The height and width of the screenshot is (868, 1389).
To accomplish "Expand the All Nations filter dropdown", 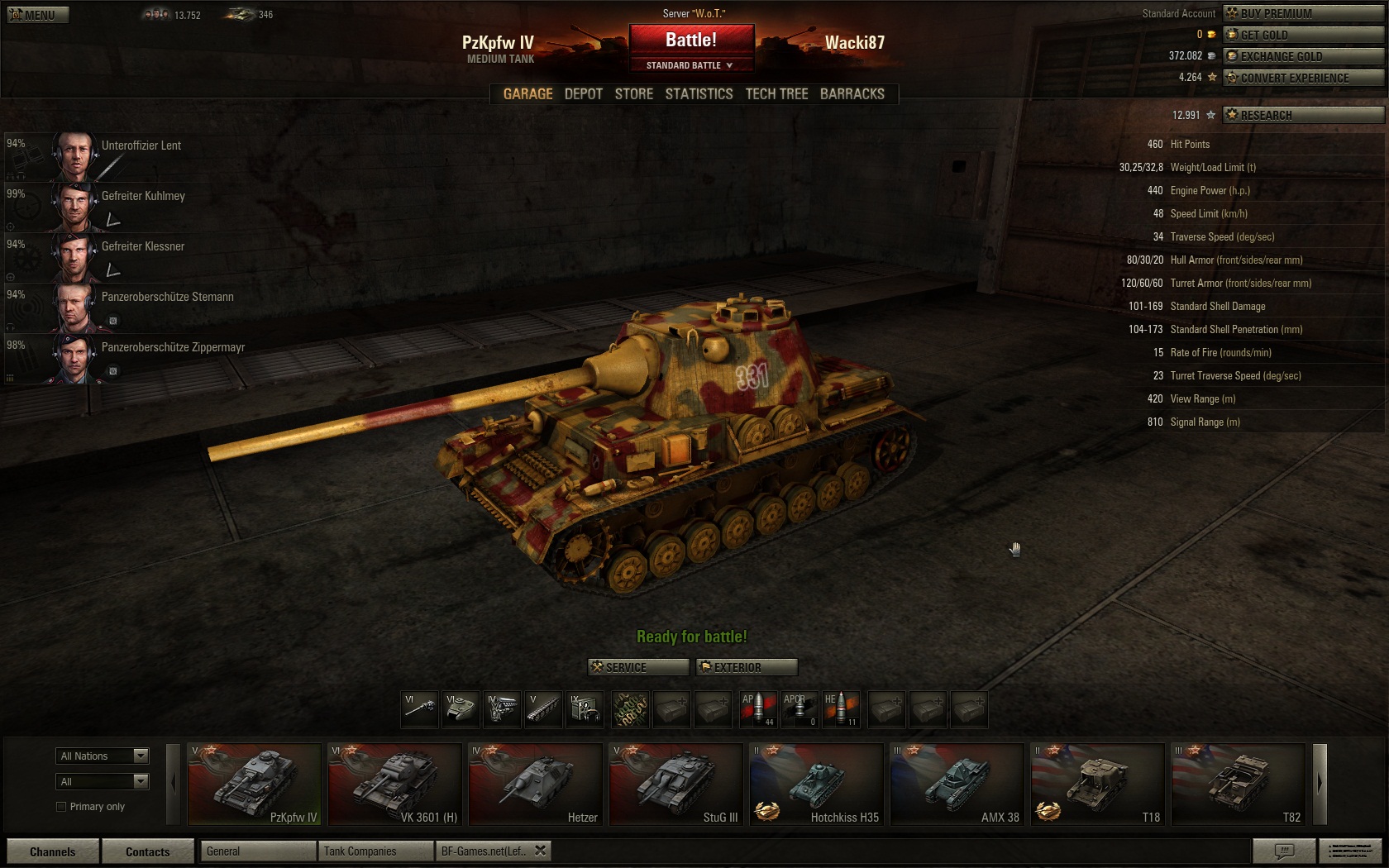I will coord(103,756).
